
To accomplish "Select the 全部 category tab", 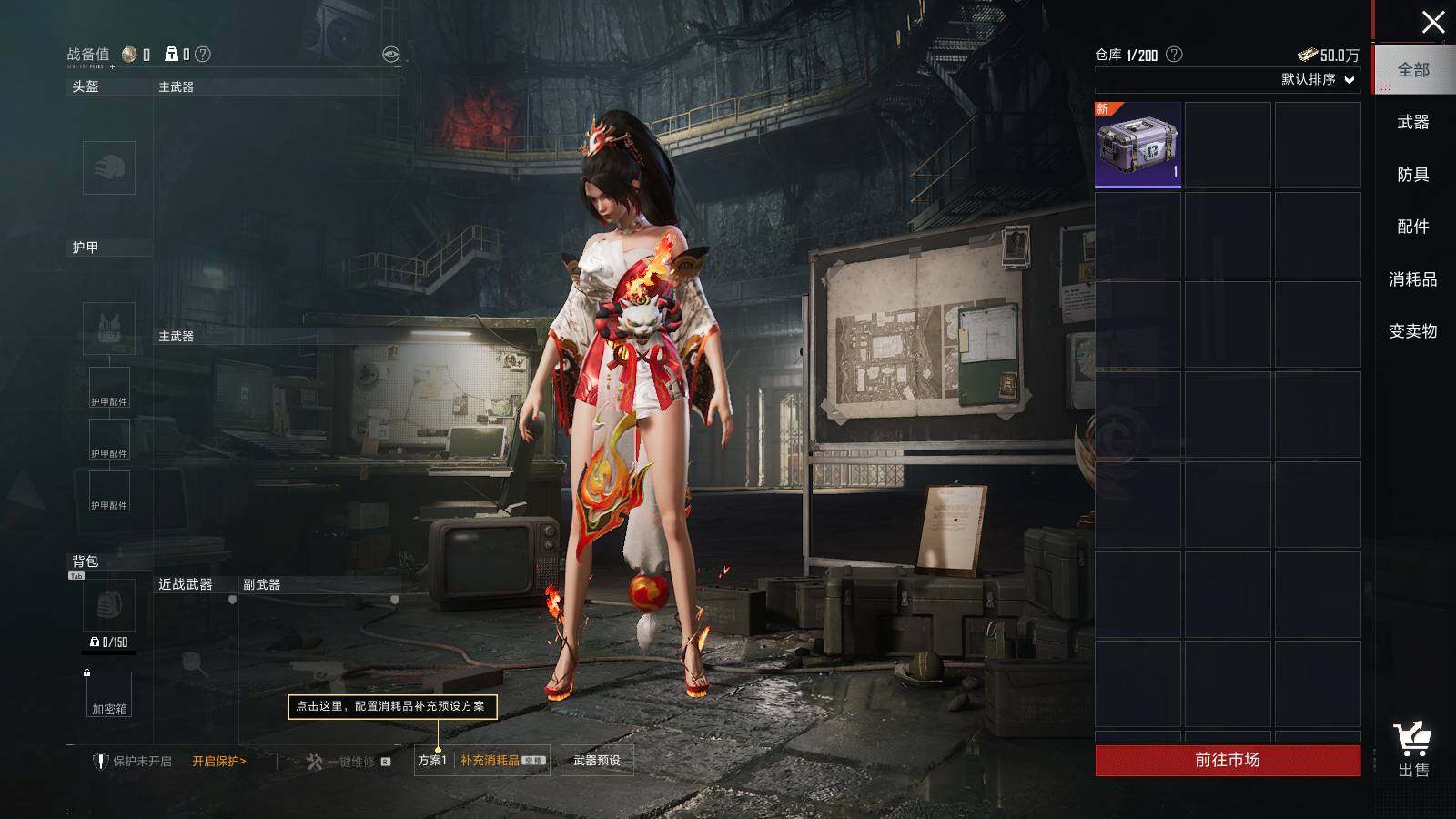I will point(1413,70).
